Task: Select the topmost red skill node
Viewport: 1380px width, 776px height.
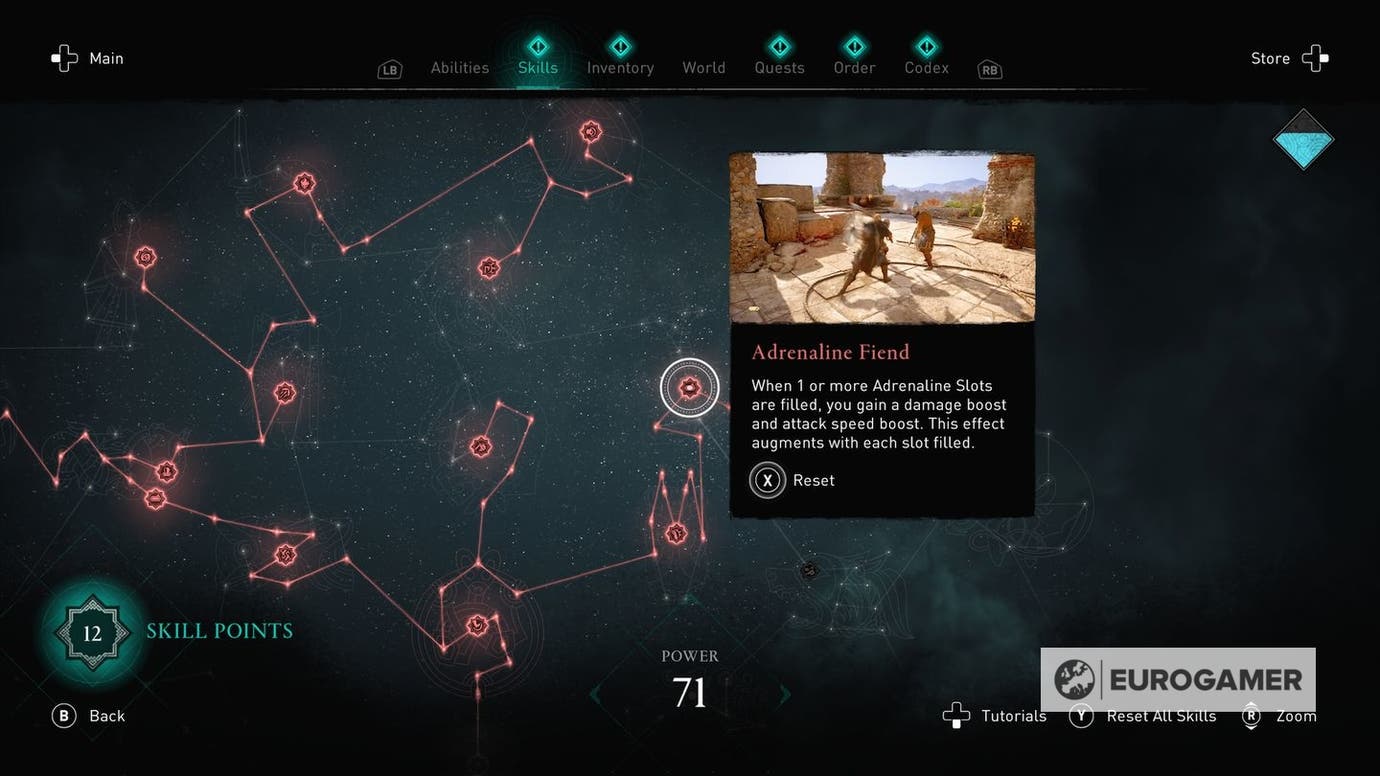Action: (x=589, y=130)
